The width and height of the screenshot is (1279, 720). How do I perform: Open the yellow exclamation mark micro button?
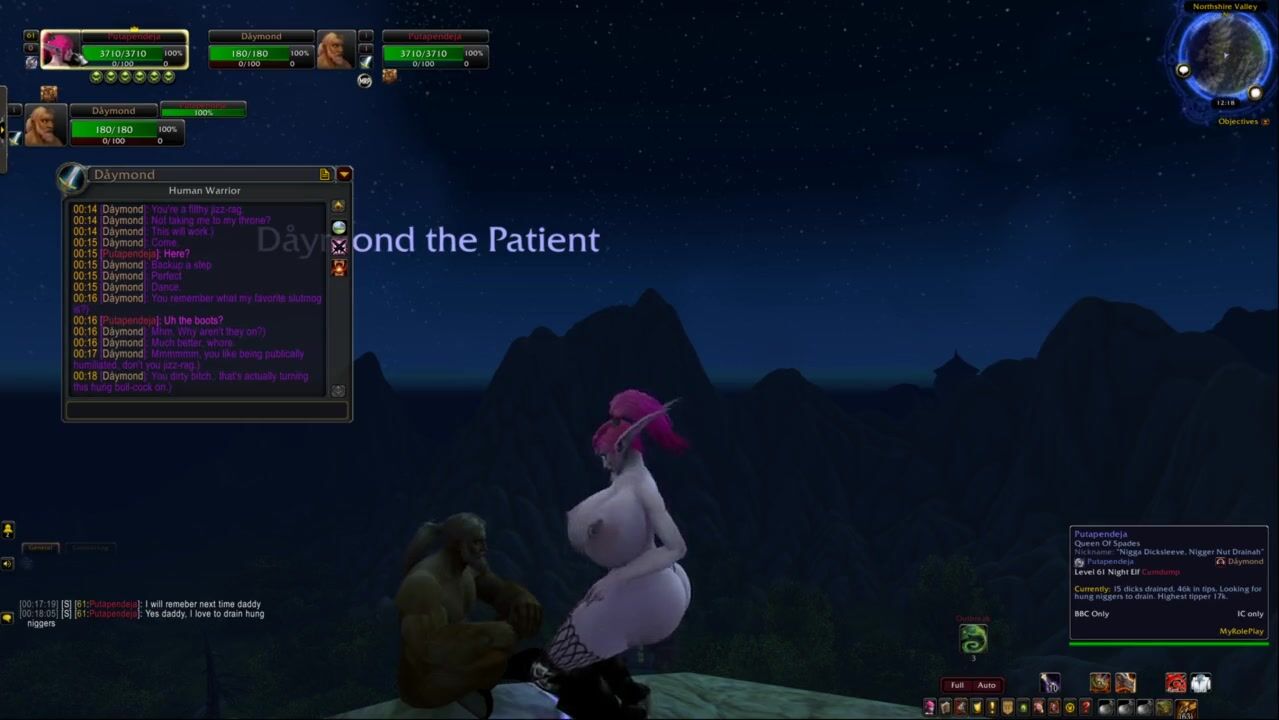(992, 708)
